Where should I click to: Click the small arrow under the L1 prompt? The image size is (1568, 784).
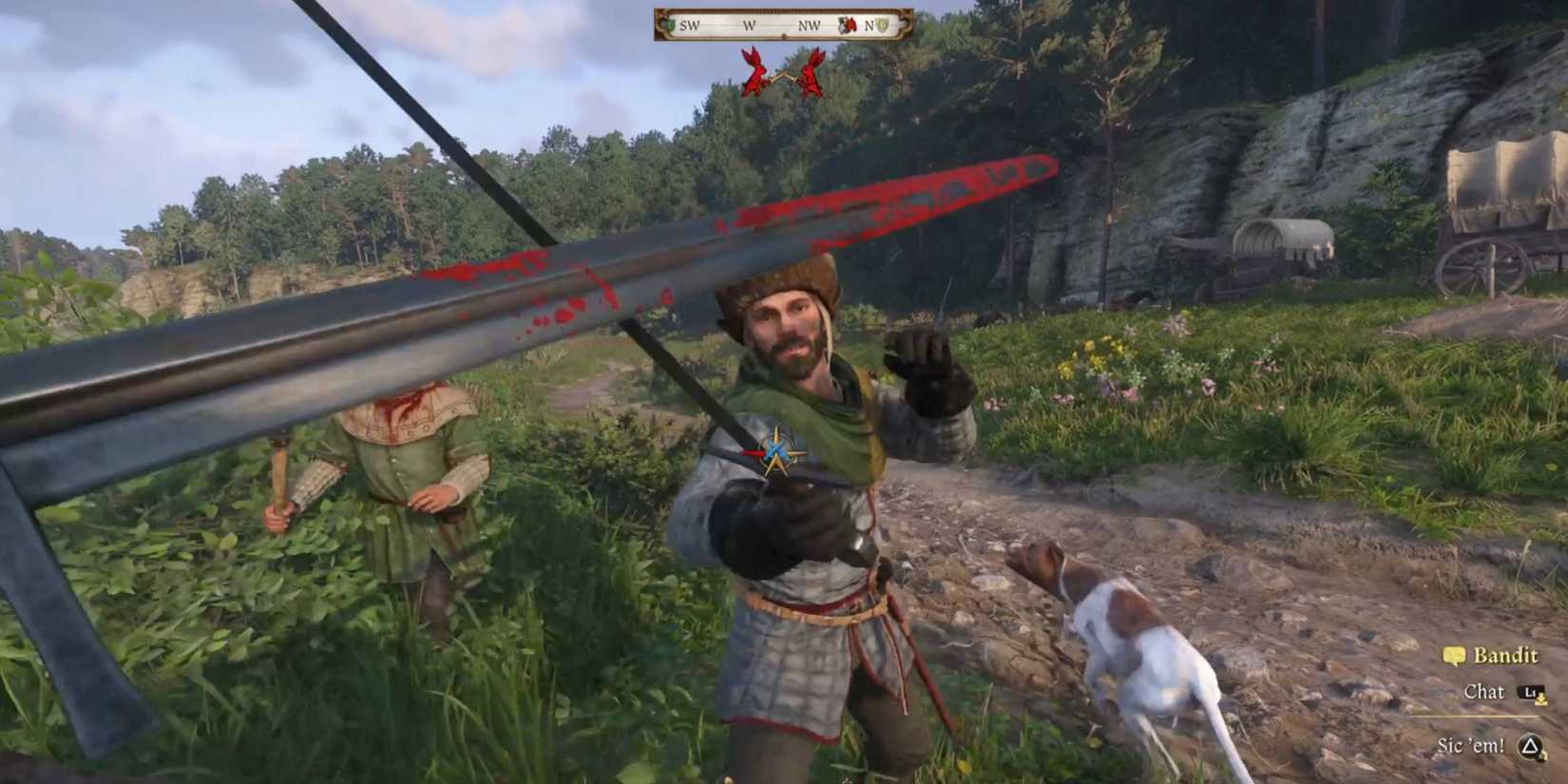click(x=1540, y=702)
